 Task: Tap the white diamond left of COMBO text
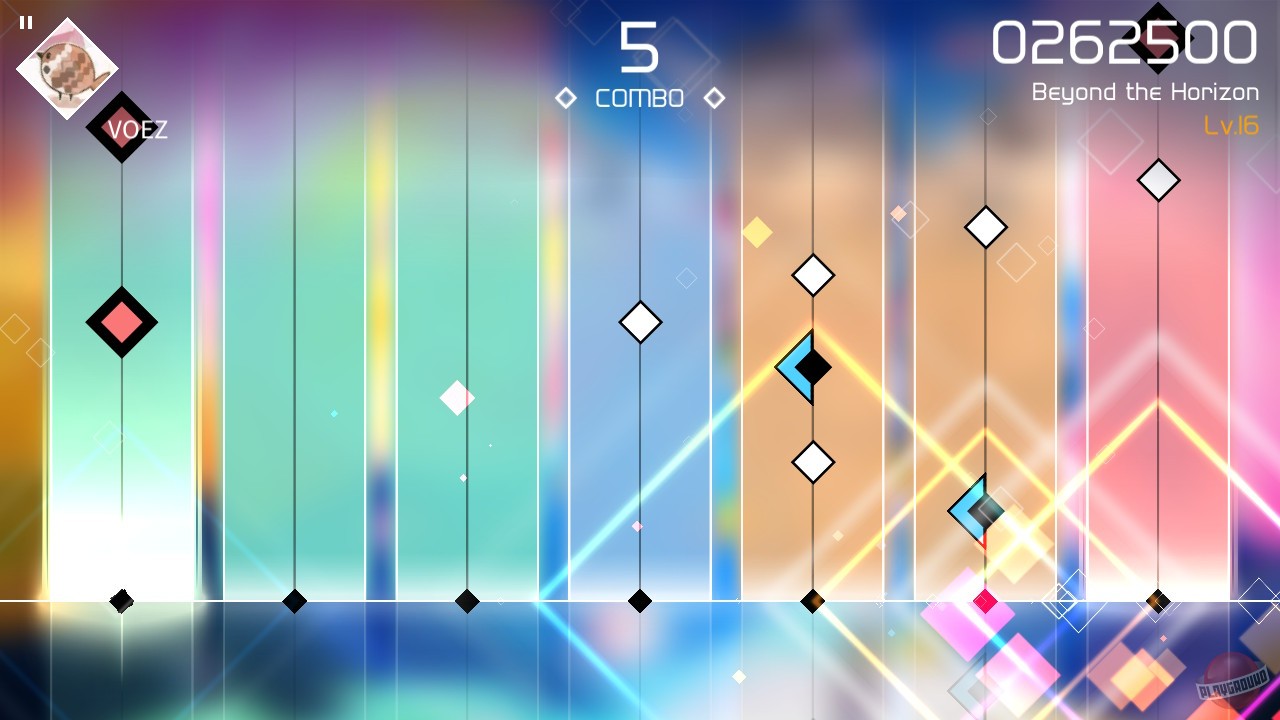pos(568,98)
